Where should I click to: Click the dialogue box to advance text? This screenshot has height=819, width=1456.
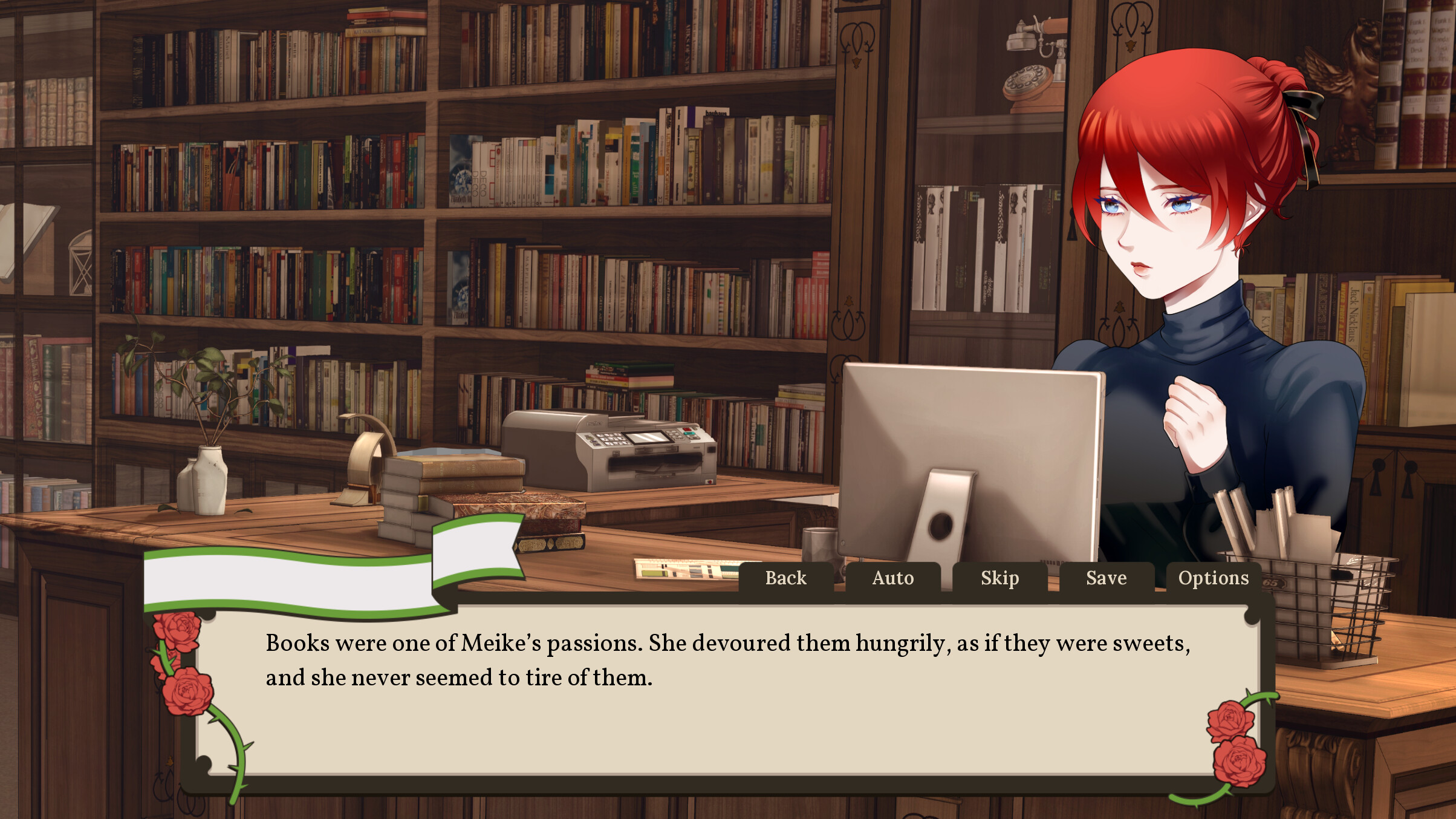[726, 696]
